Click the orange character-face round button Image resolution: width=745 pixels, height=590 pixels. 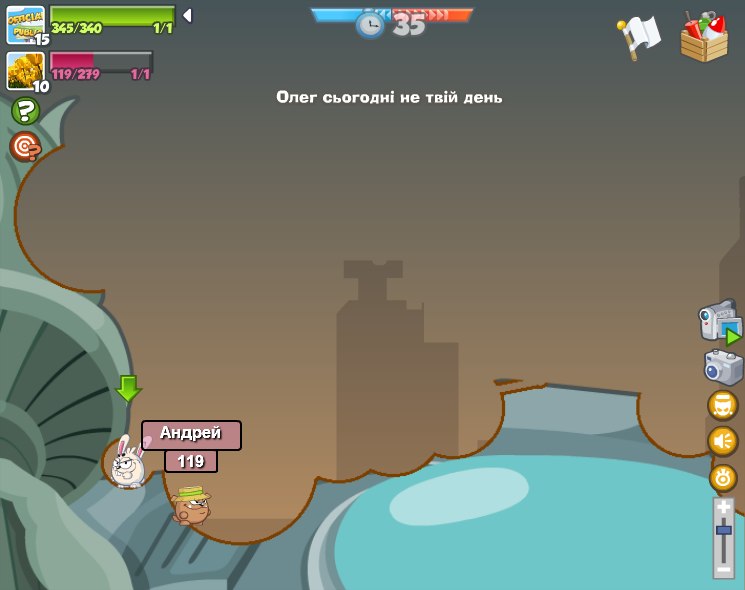point(722,405)
